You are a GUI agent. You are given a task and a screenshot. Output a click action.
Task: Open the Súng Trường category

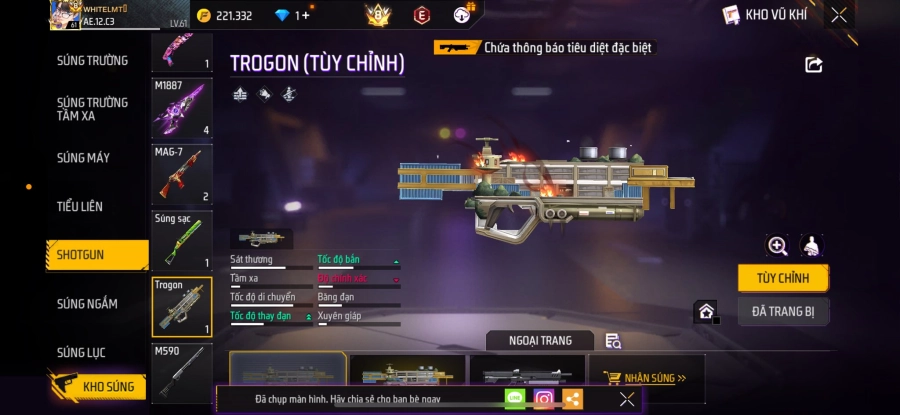click(92, 60)
